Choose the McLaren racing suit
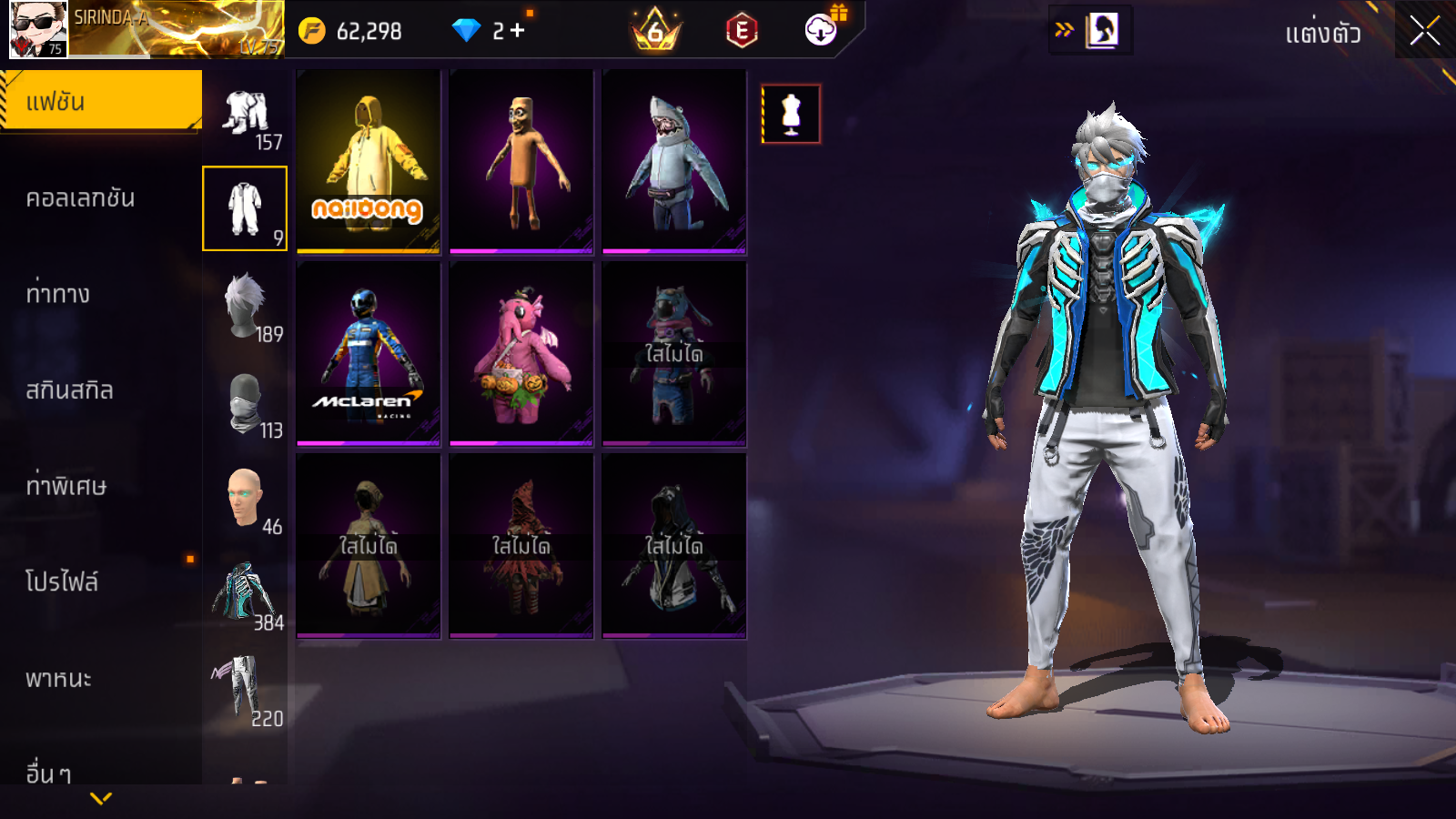Screen dimensions: 1456x819 coord(369,354)
